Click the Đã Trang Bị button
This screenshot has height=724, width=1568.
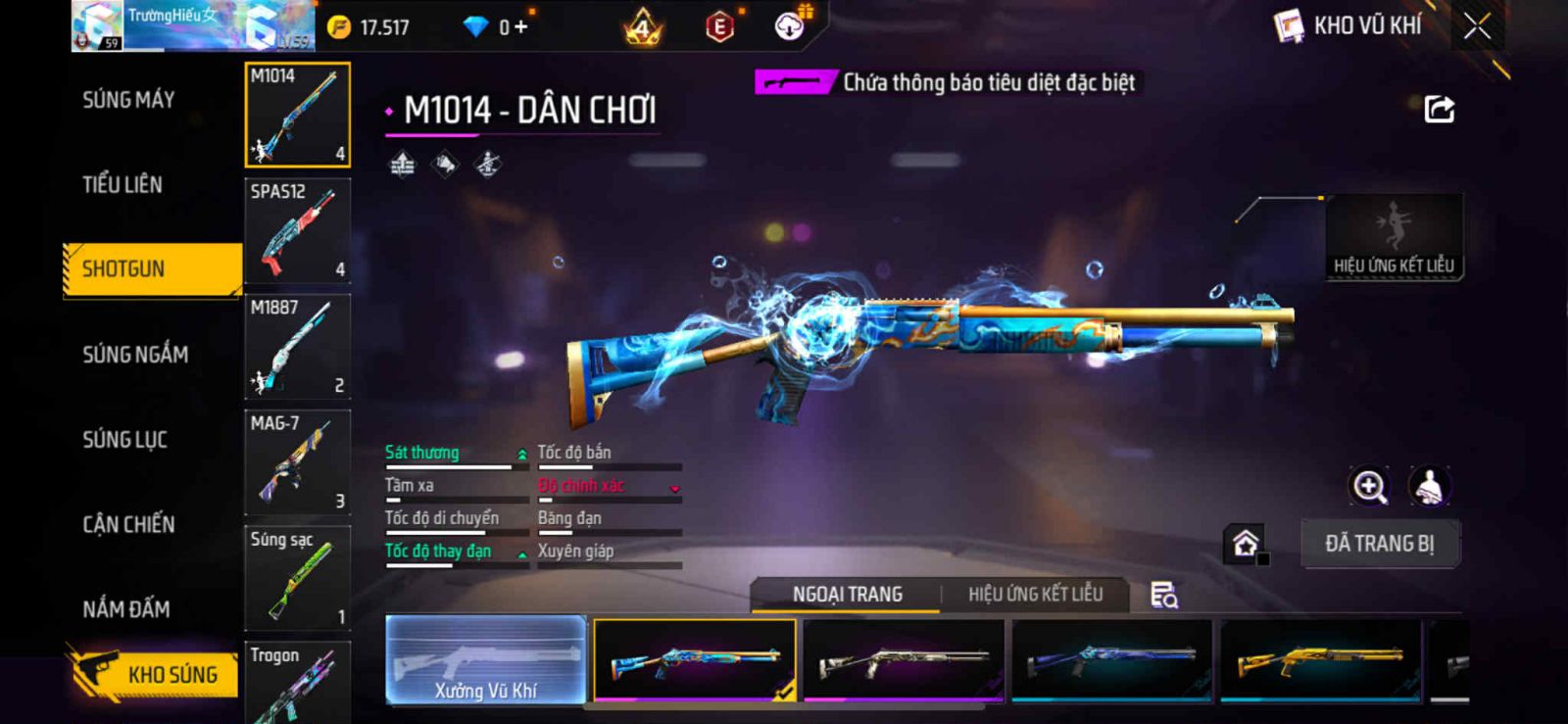pyautogui.click(x=1380, y=543)
